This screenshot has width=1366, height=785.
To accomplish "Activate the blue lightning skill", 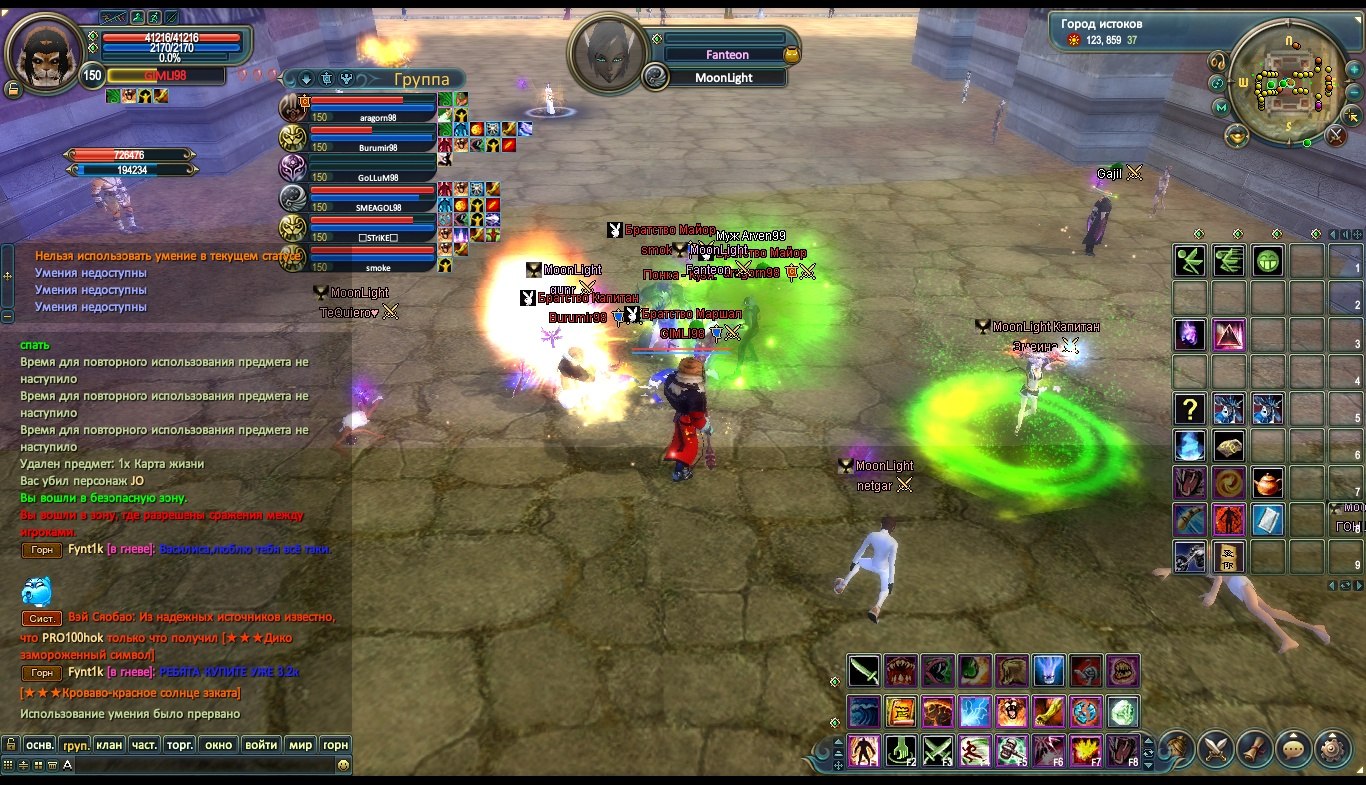I will [x=975, y=711].
